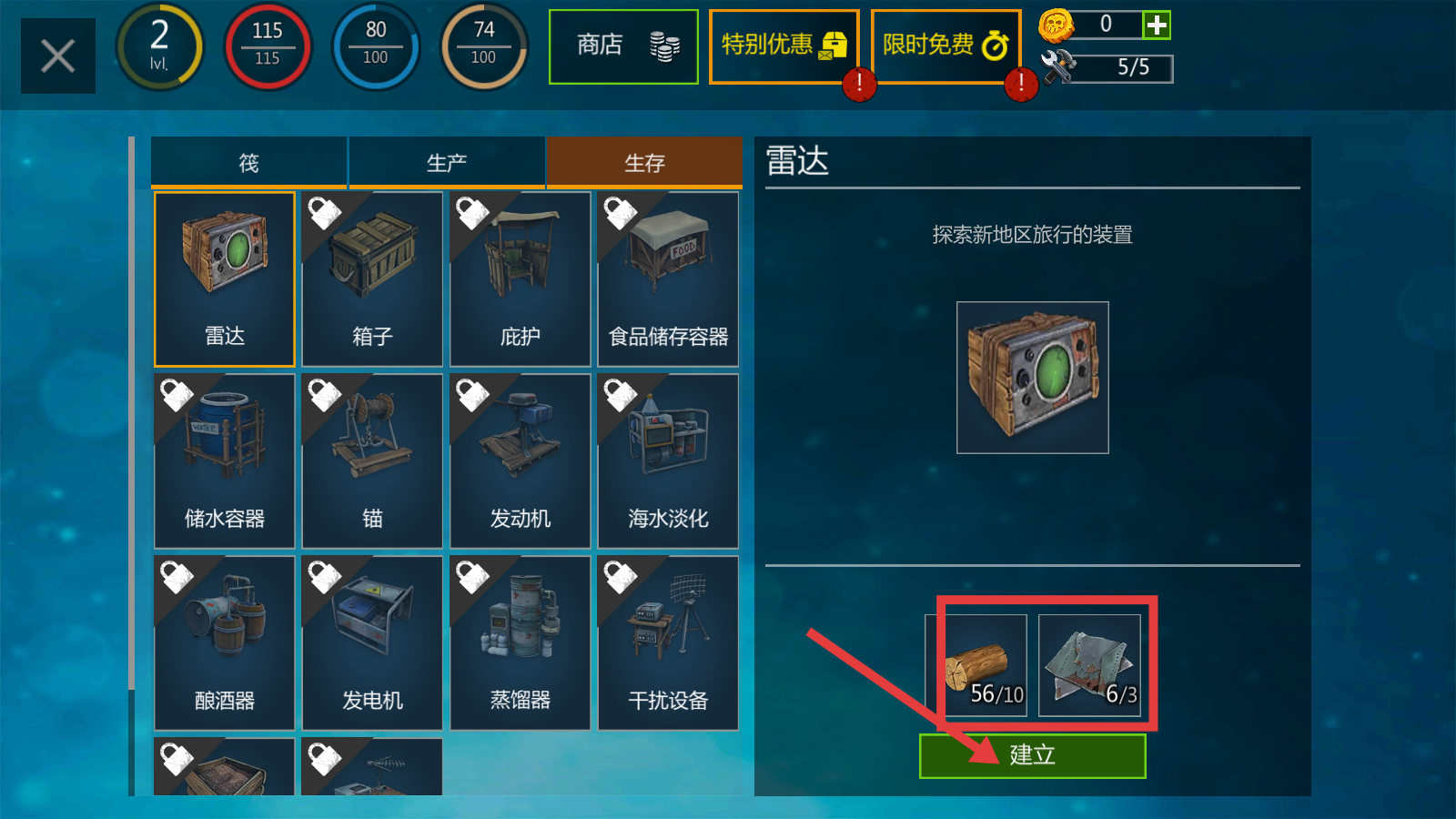Pick the 食品储存容器 food storage recipe
This screenshot has height=819, width=1456.
(668, 278)
